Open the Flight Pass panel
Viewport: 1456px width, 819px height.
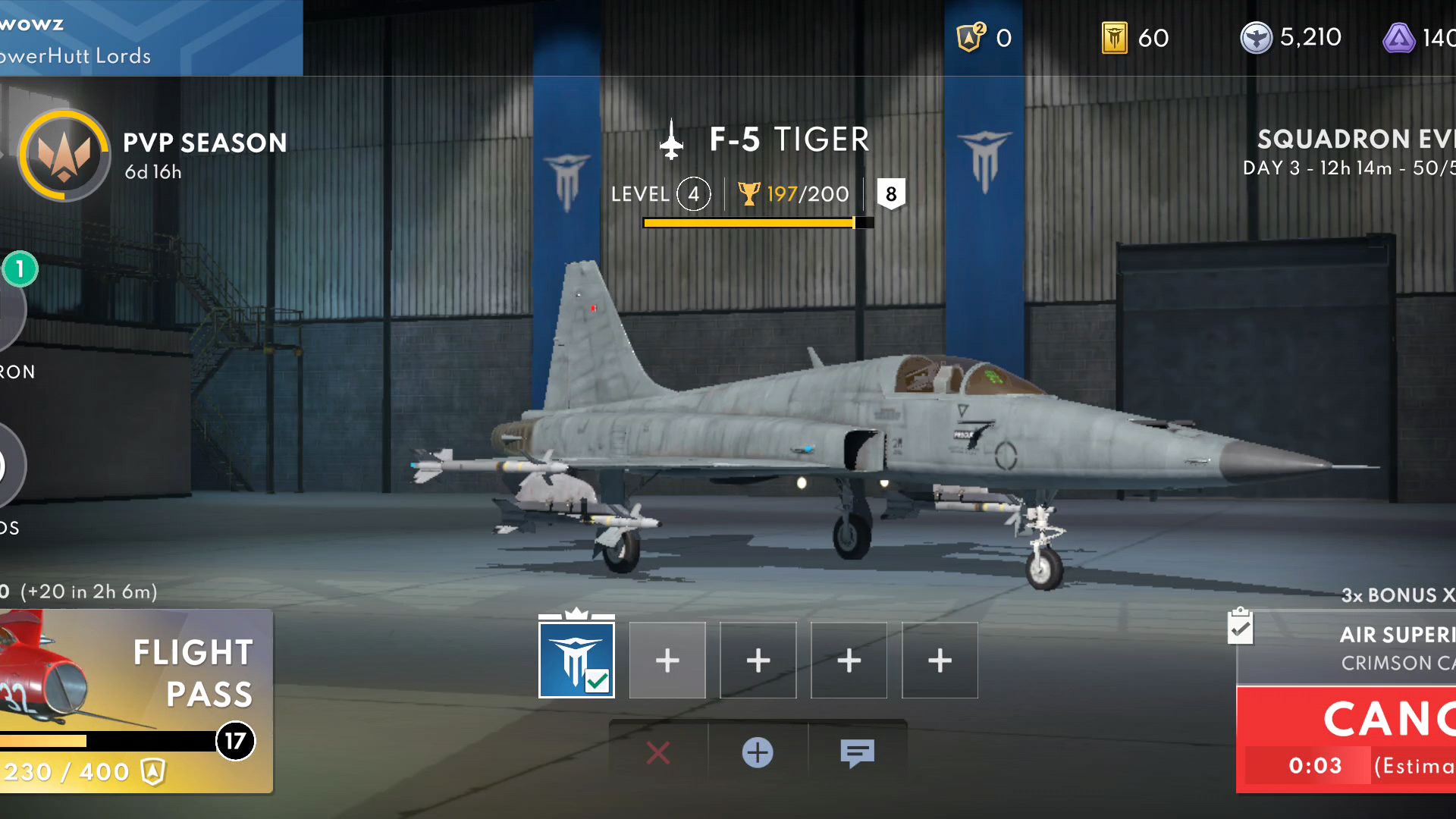click(x=136, y=701)
